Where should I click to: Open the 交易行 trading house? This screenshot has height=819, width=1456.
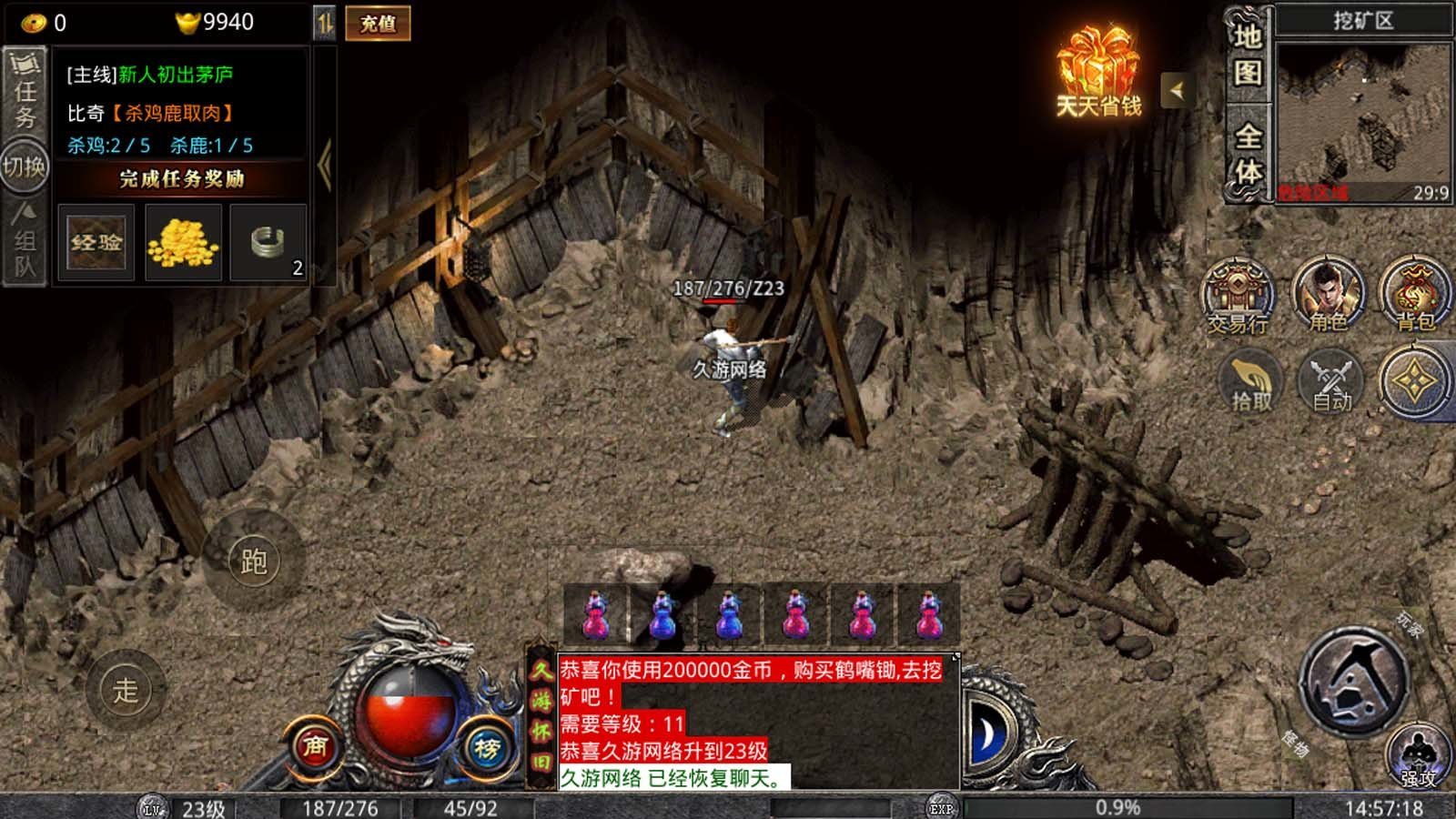[1238, 296]
